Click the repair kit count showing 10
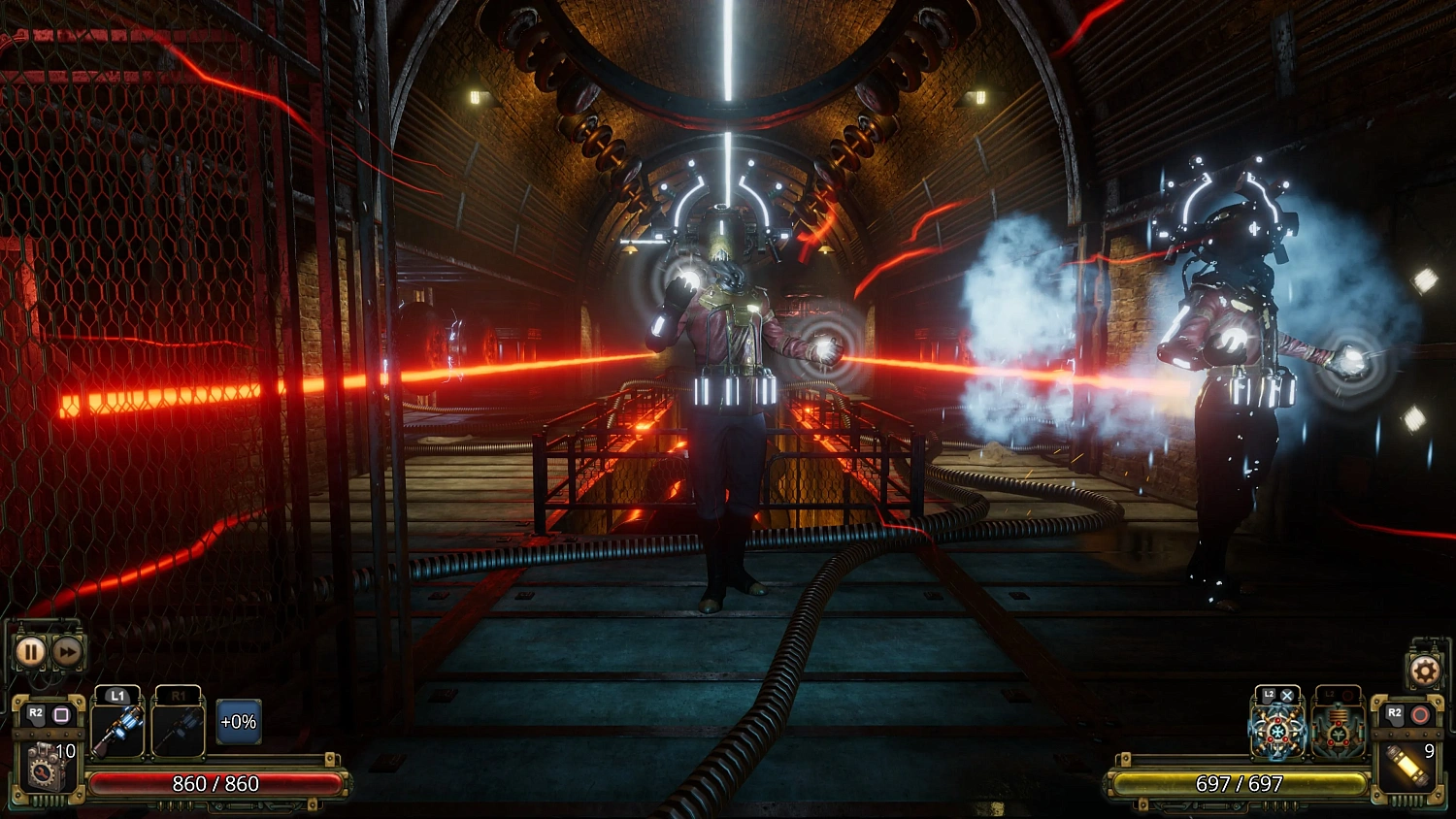This screenshot has height=819, width=1456. 66,750
